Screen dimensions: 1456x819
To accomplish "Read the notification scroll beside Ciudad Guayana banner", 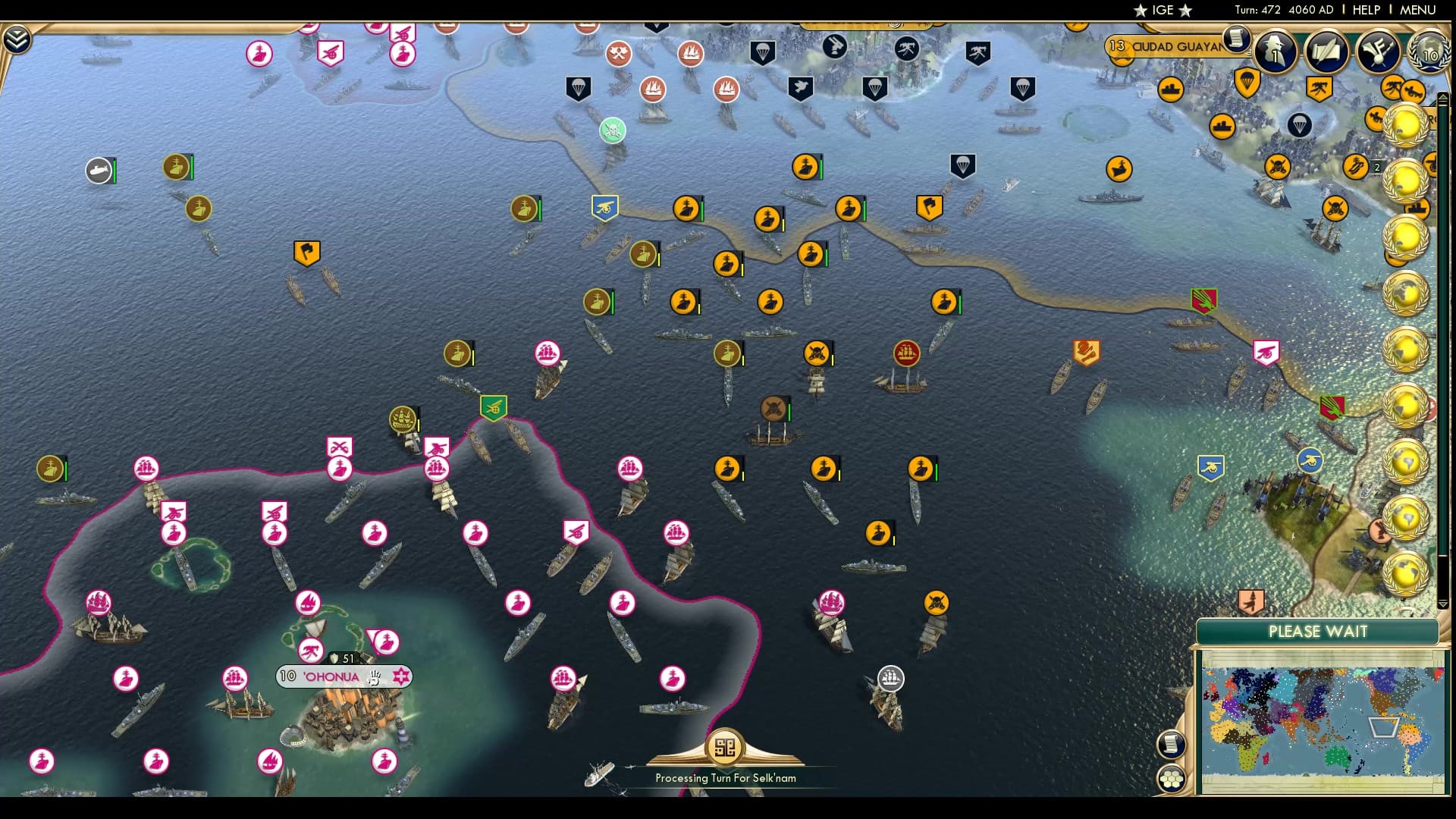I will tap(1238, 40).
